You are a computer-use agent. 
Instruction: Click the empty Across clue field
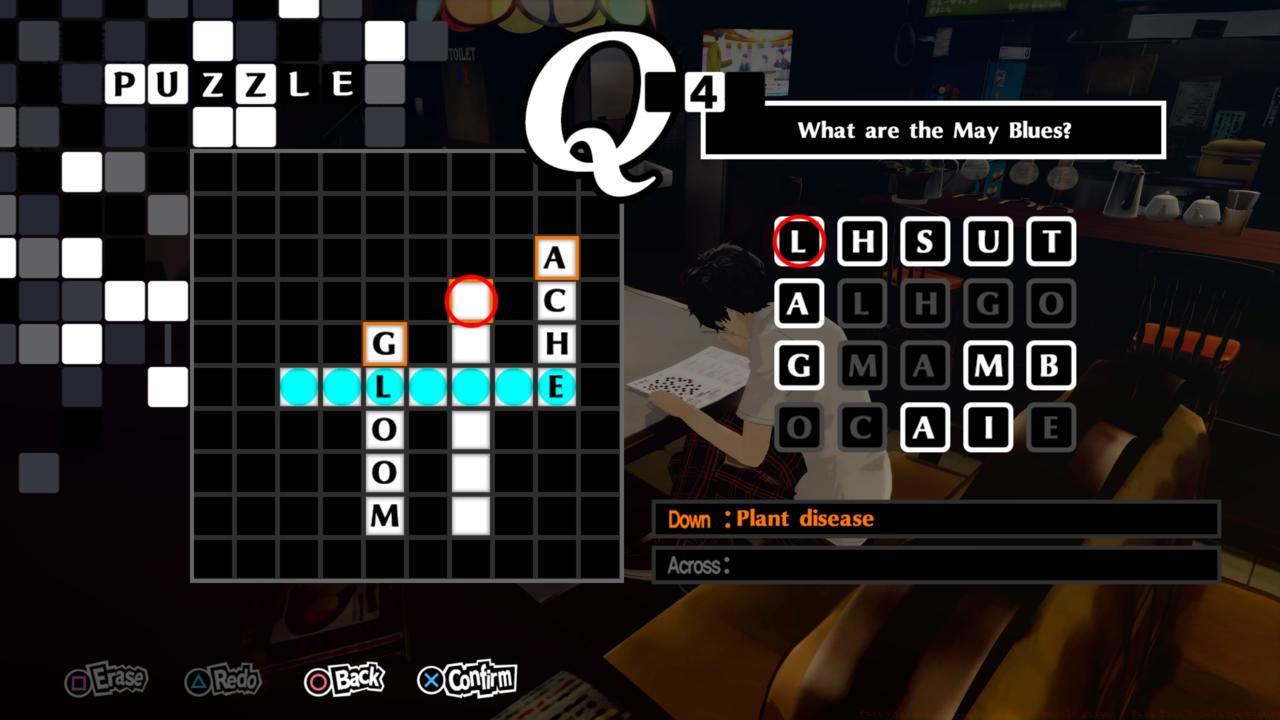pyautogui.click(x=930, y=566)
